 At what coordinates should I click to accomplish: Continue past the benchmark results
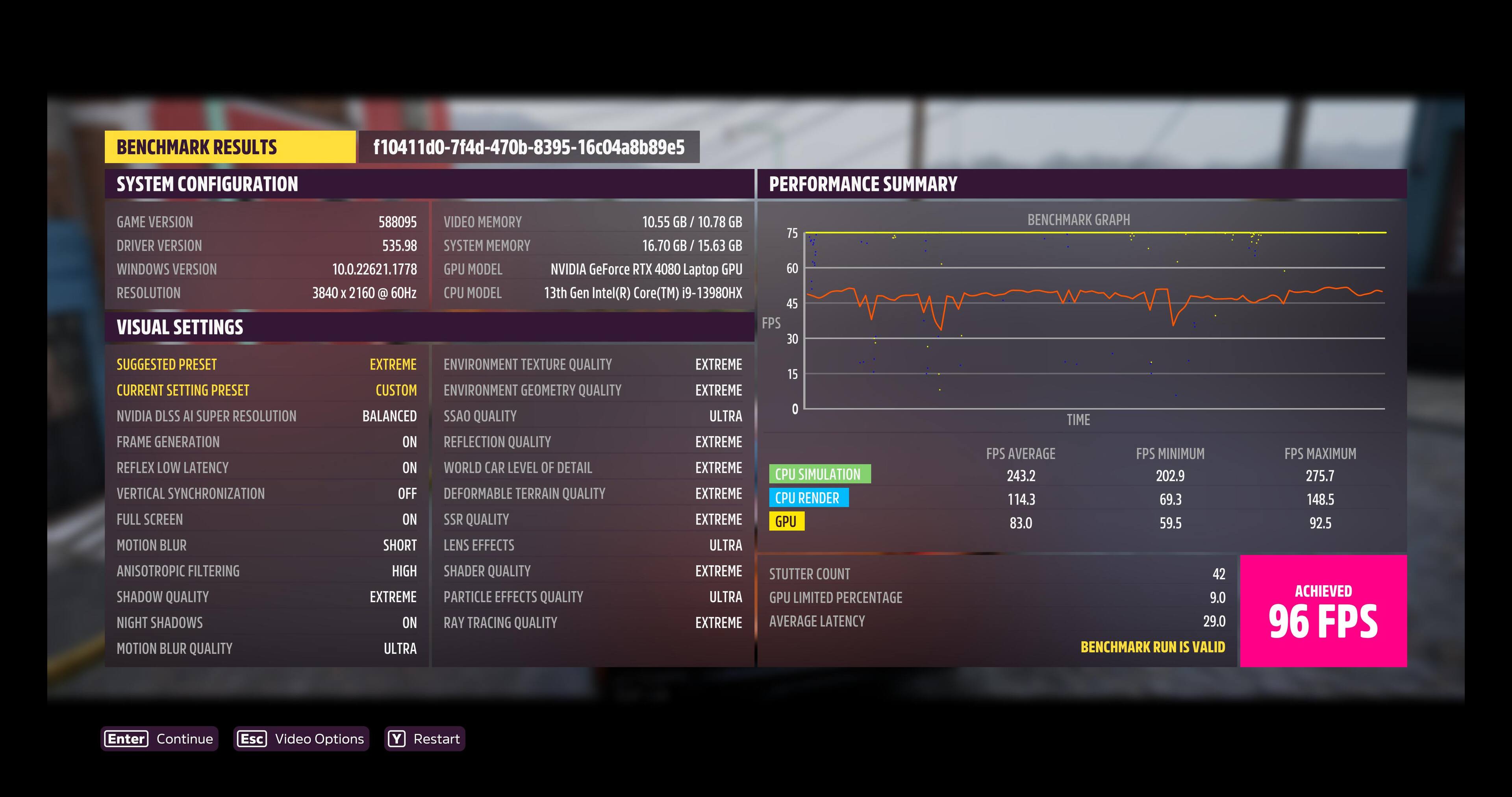click(159, 738)
